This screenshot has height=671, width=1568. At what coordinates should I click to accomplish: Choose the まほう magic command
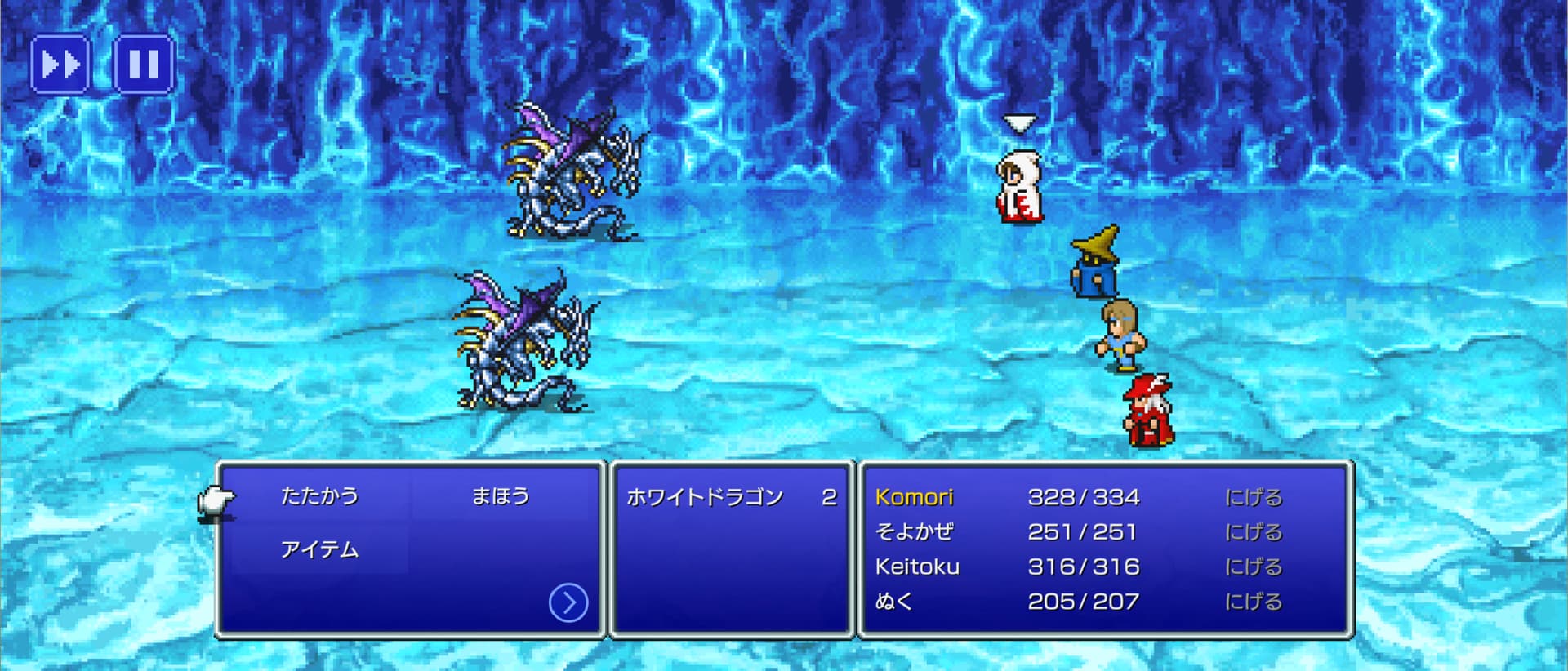501,496
